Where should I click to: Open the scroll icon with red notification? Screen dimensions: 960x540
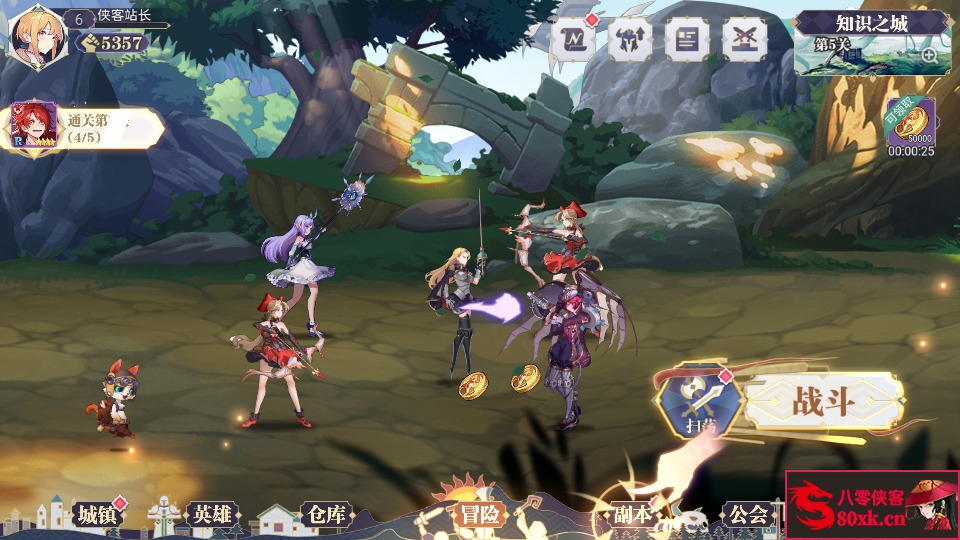[573, 38]
